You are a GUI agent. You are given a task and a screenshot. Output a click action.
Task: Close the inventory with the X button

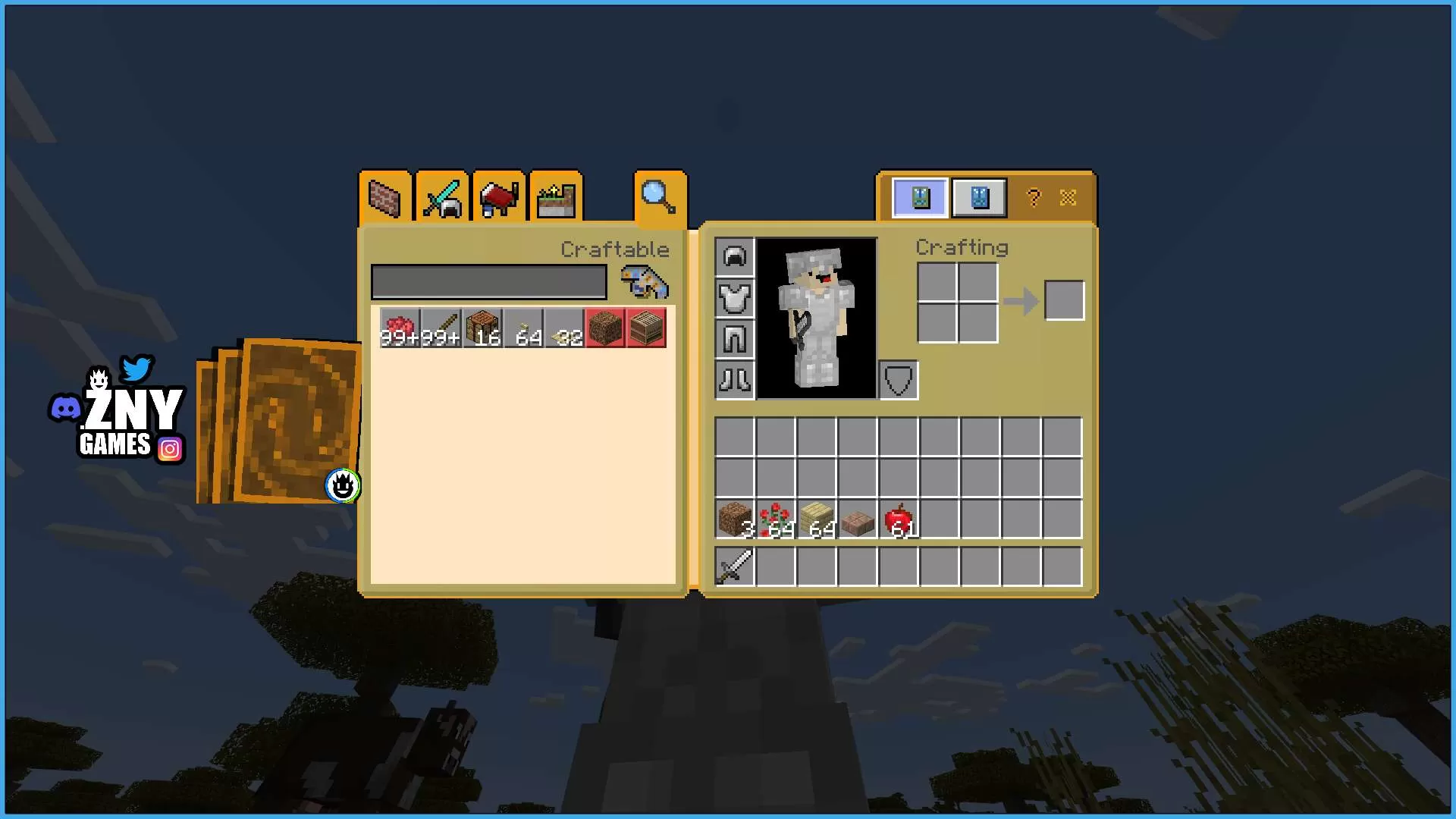pos(1068,197)
